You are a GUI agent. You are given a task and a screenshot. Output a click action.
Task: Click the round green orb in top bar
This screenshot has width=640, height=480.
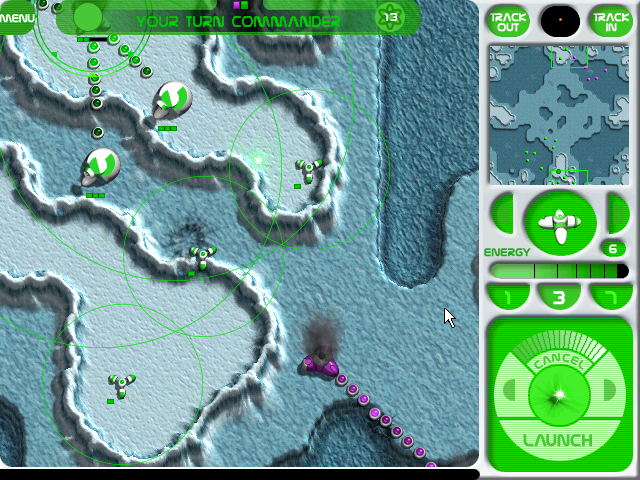click(88, 17)
